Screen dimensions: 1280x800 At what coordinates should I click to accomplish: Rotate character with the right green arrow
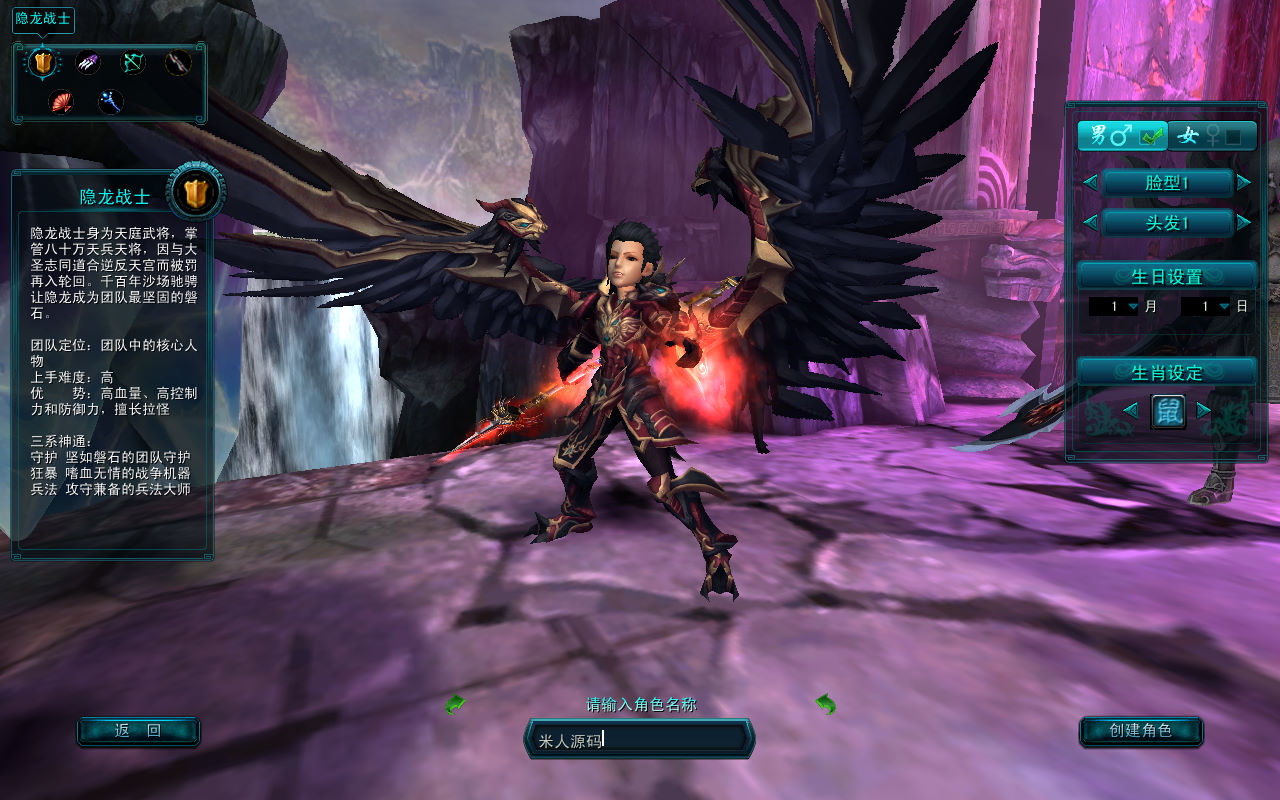coord(825,704)
